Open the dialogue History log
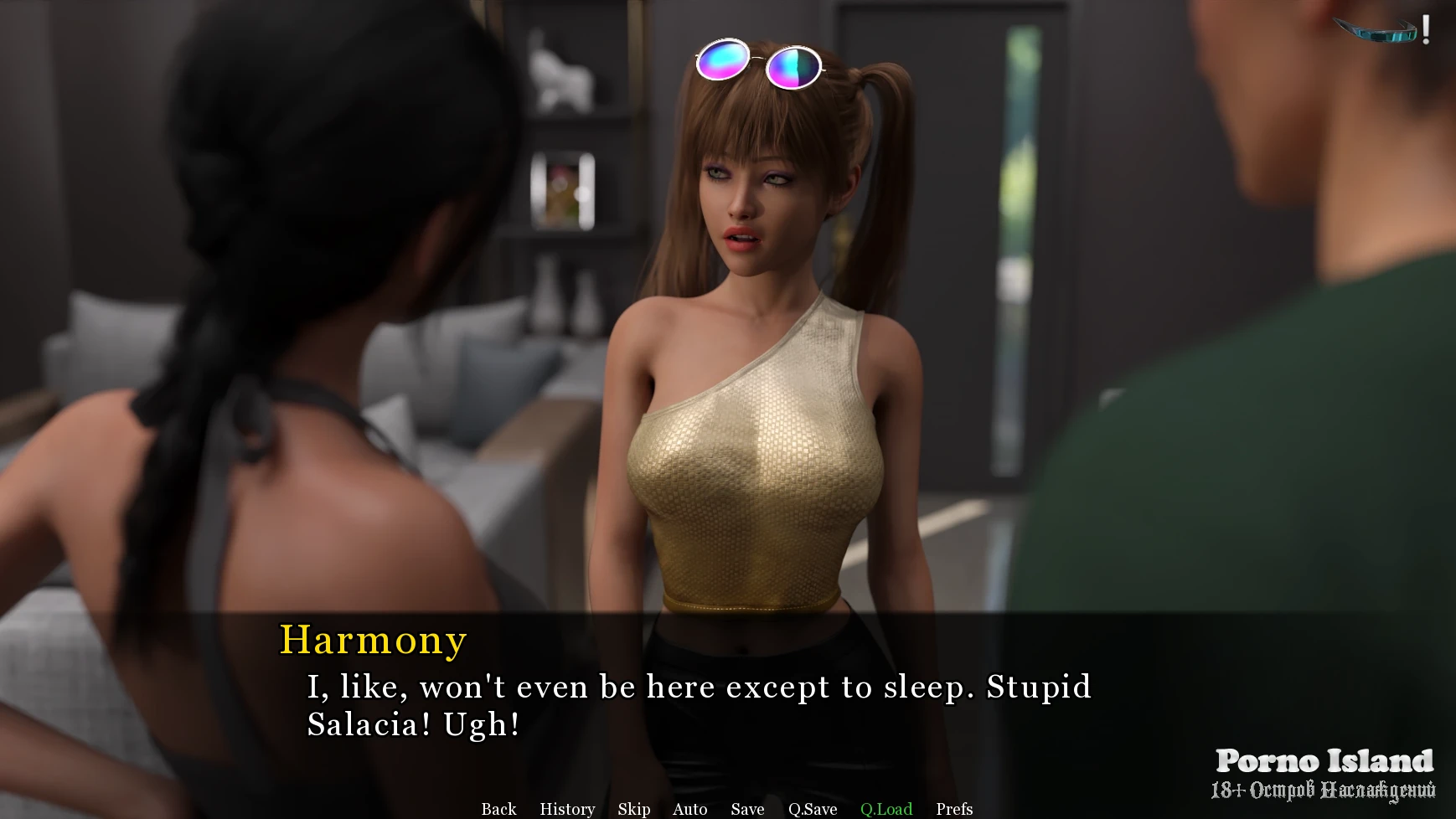Image resolution: width=1456 pixels, height=819 pixels. 567,809
